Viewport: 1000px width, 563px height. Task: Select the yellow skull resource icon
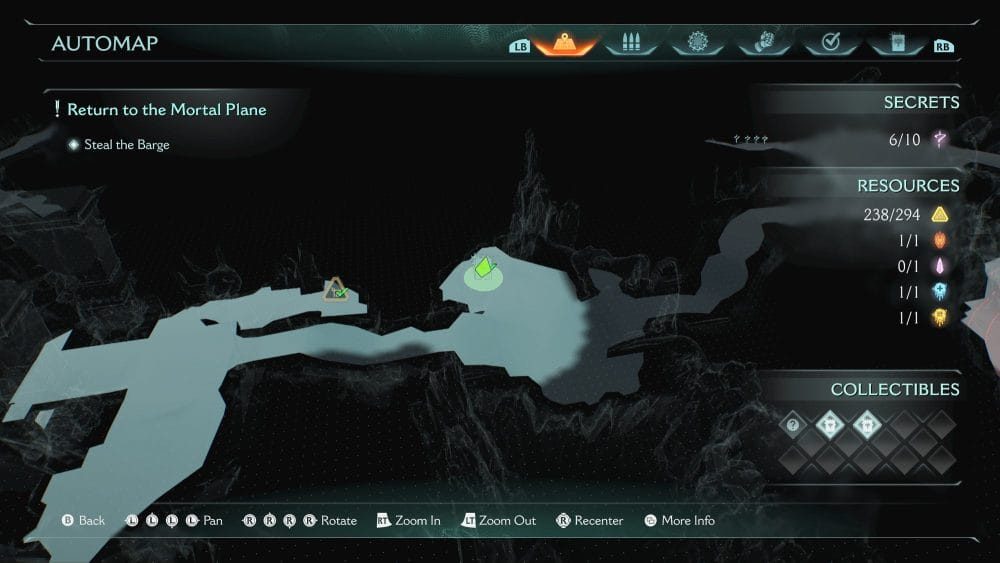point(940,318)
